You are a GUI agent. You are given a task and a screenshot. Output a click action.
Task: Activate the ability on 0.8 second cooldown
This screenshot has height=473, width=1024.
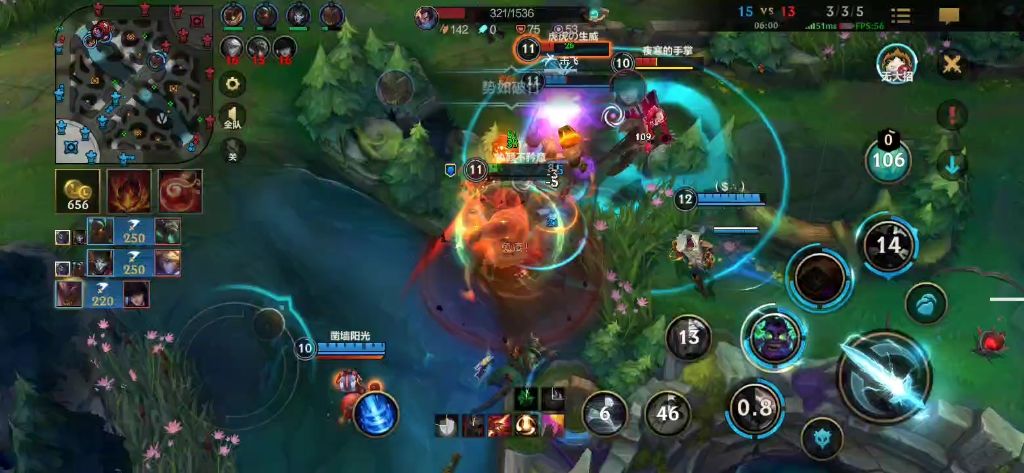[755, 408]
